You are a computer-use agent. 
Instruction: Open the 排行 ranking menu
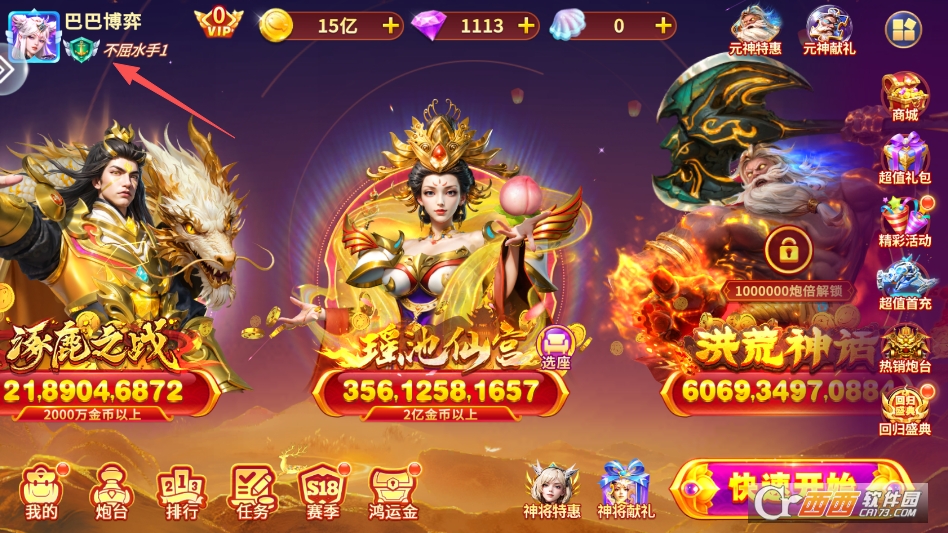182,492
